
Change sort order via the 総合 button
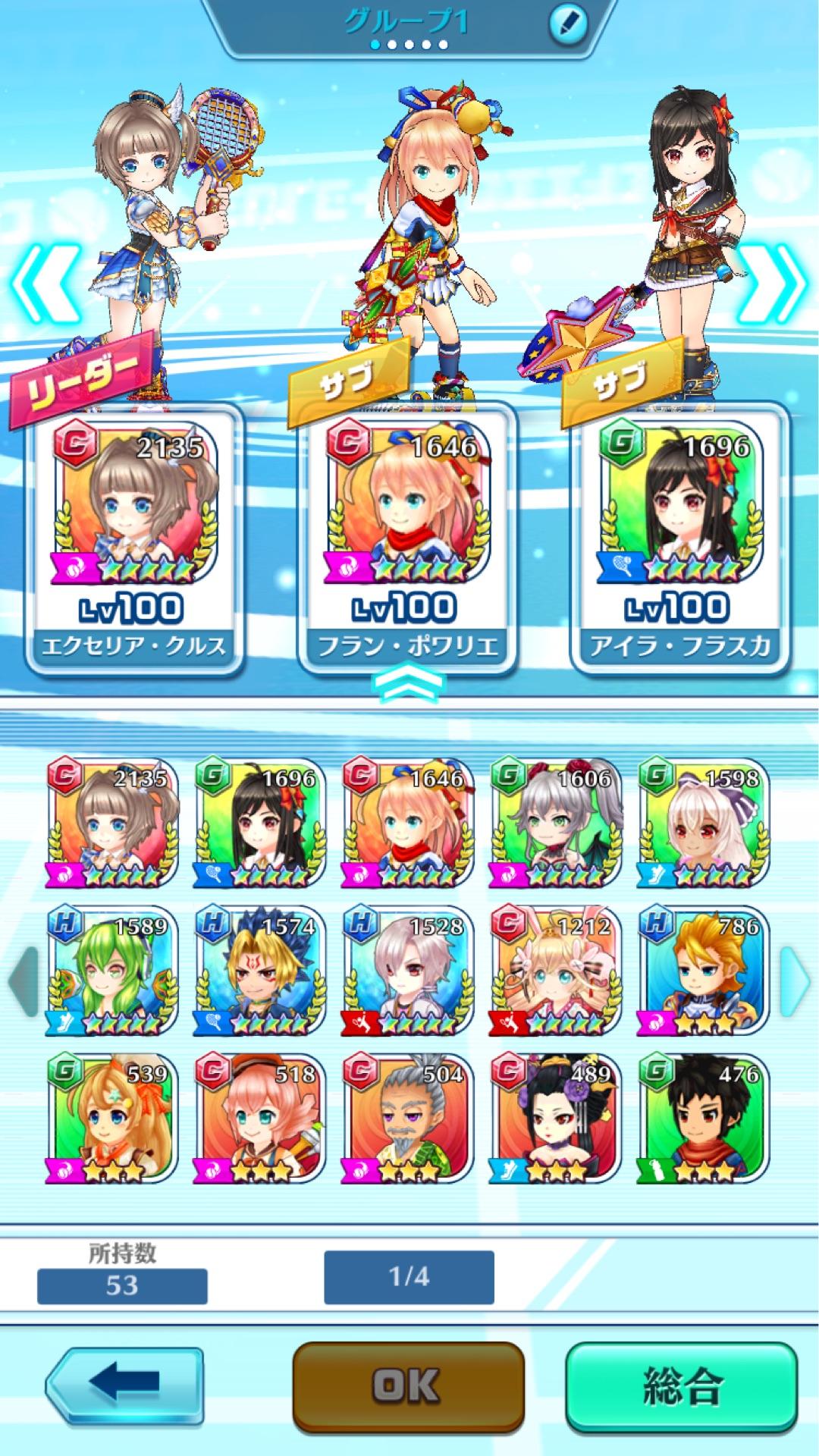pos(681,1385)
